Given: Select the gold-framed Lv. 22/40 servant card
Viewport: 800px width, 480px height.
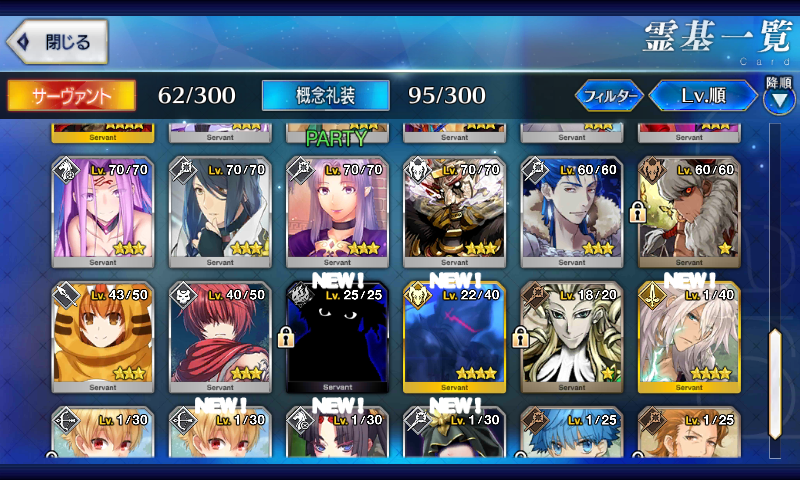Looking at the screenshot, I should pyautogui.click(x=454, y=337).
